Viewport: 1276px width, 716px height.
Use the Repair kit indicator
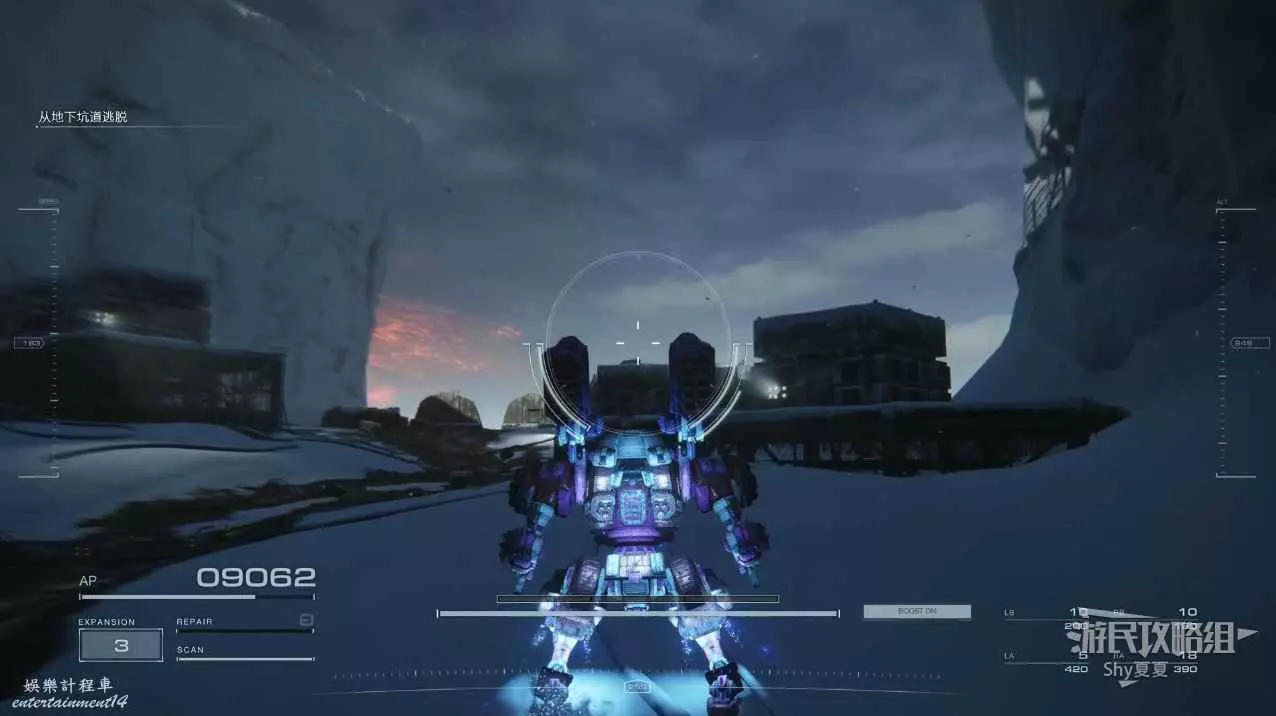click(x=244, y=623)
